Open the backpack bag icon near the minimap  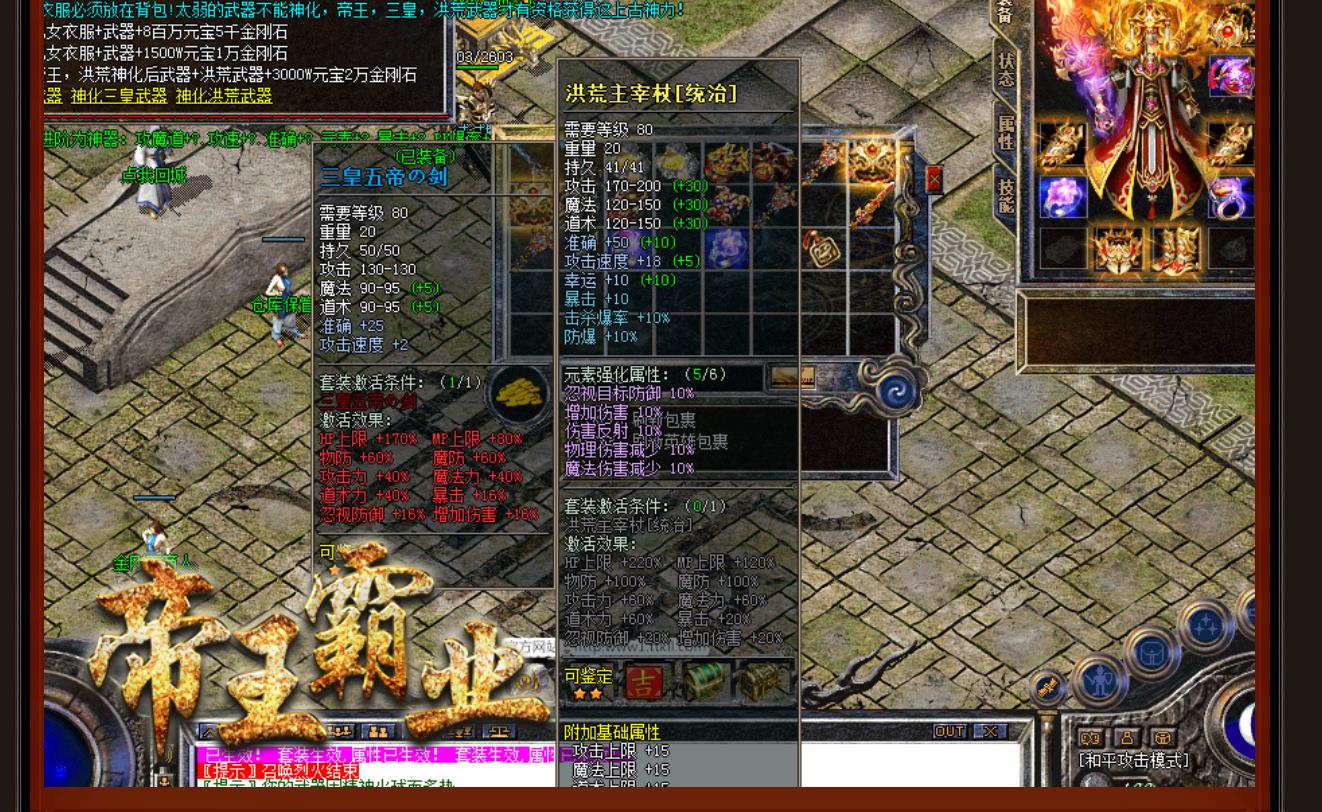coord(1151,651)
